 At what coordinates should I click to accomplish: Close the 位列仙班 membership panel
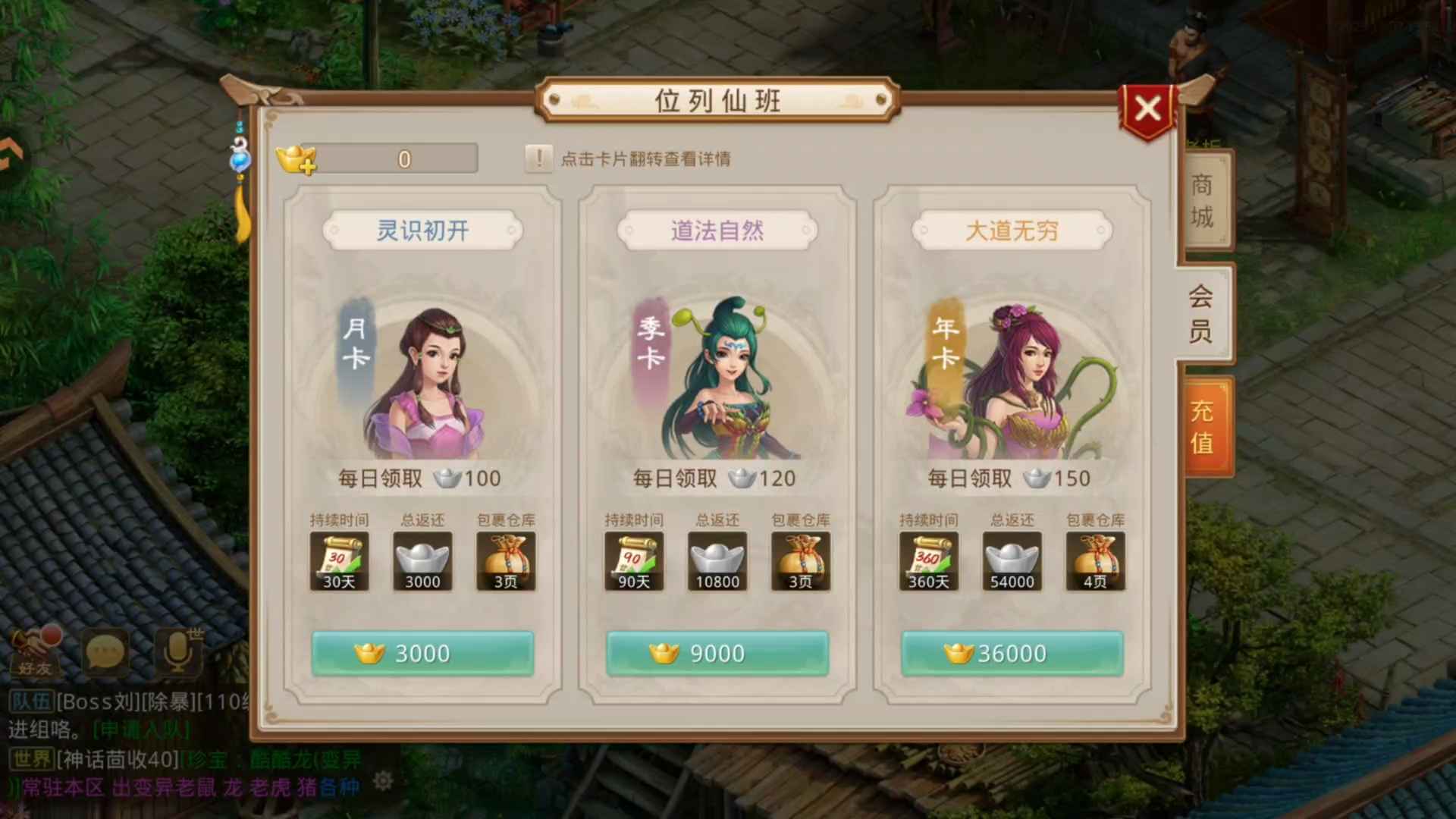point(1147,108)
